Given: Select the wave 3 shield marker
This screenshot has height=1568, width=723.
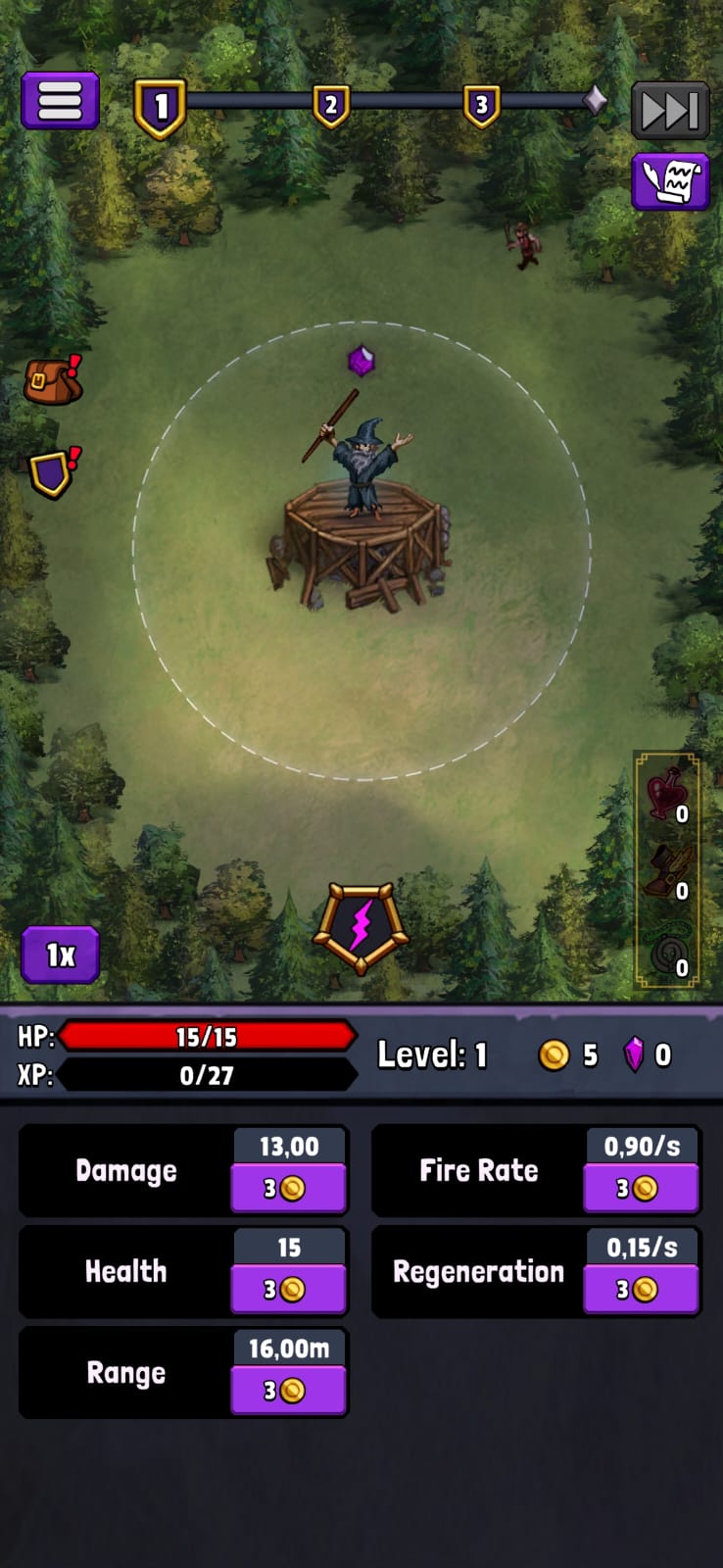Looking at the screenshot, I should pyautogui.click(x=481, y=106).
